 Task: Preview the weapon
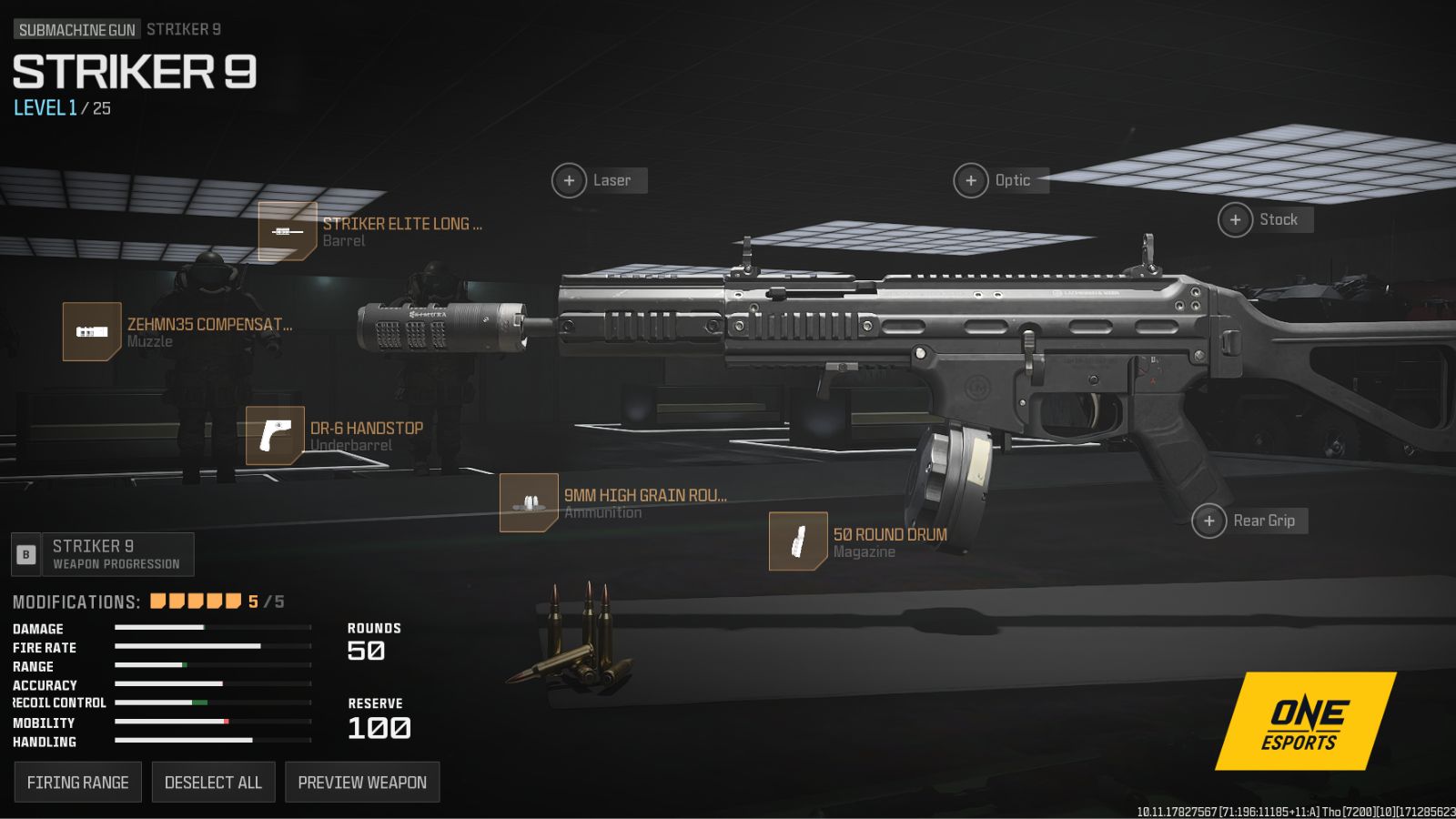pos(362,783)
